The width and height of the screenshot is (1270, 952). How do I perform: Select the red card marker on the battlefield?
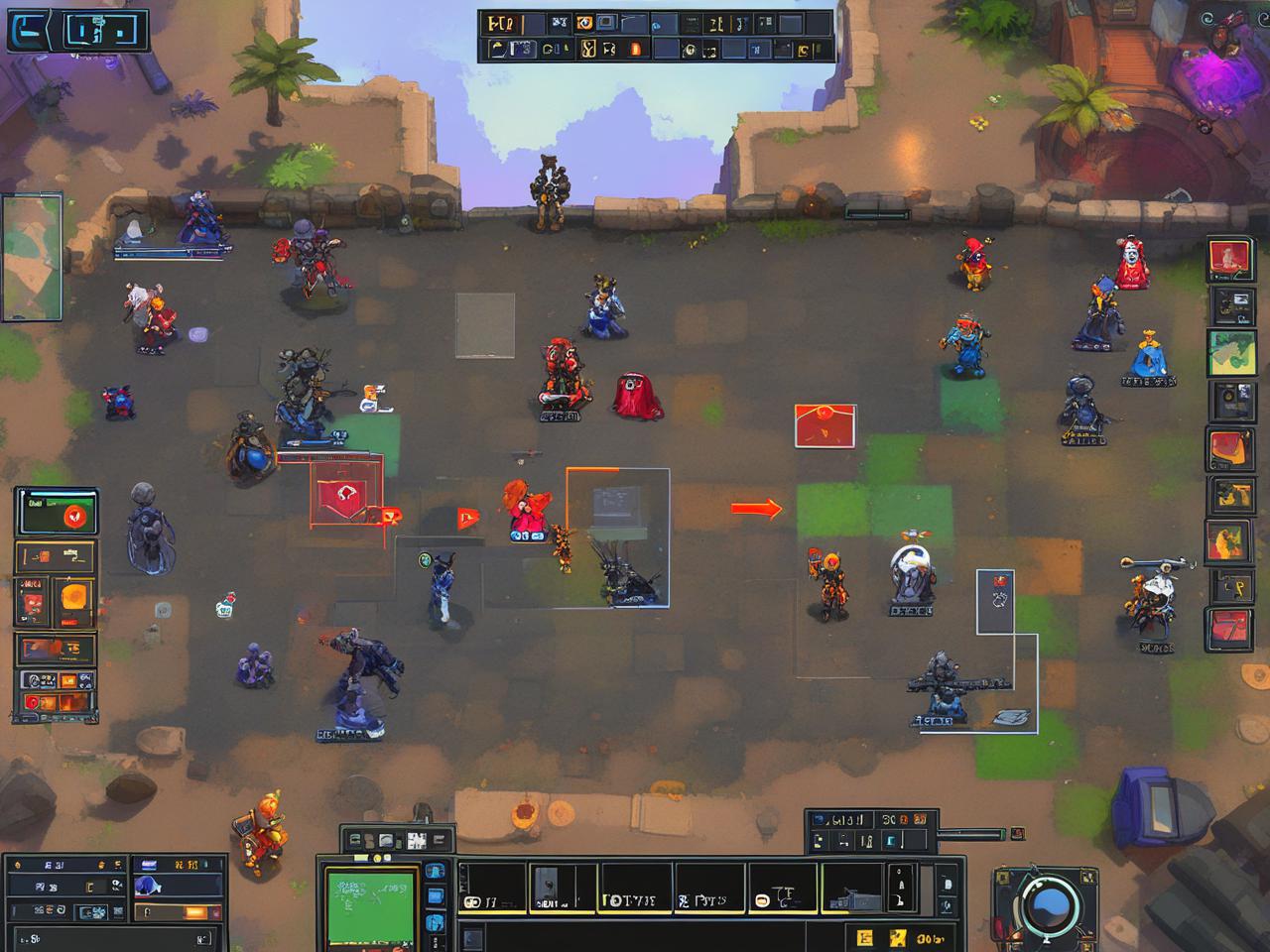pyautogui.click(x=825, y=425)
